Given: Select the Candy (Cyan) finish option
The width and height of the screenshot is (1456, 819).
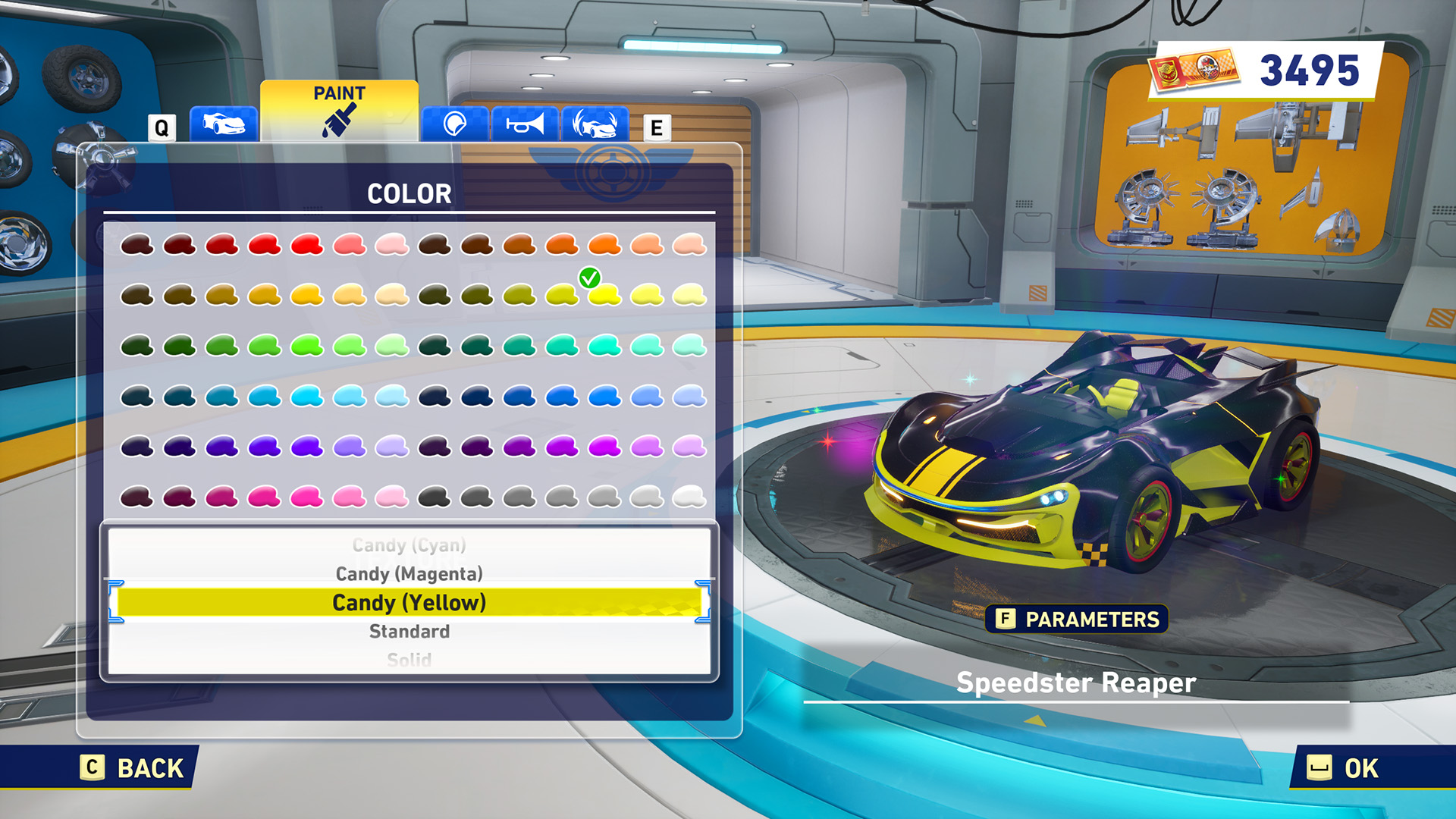Looking at the screenshot, I should pos(409,545).
